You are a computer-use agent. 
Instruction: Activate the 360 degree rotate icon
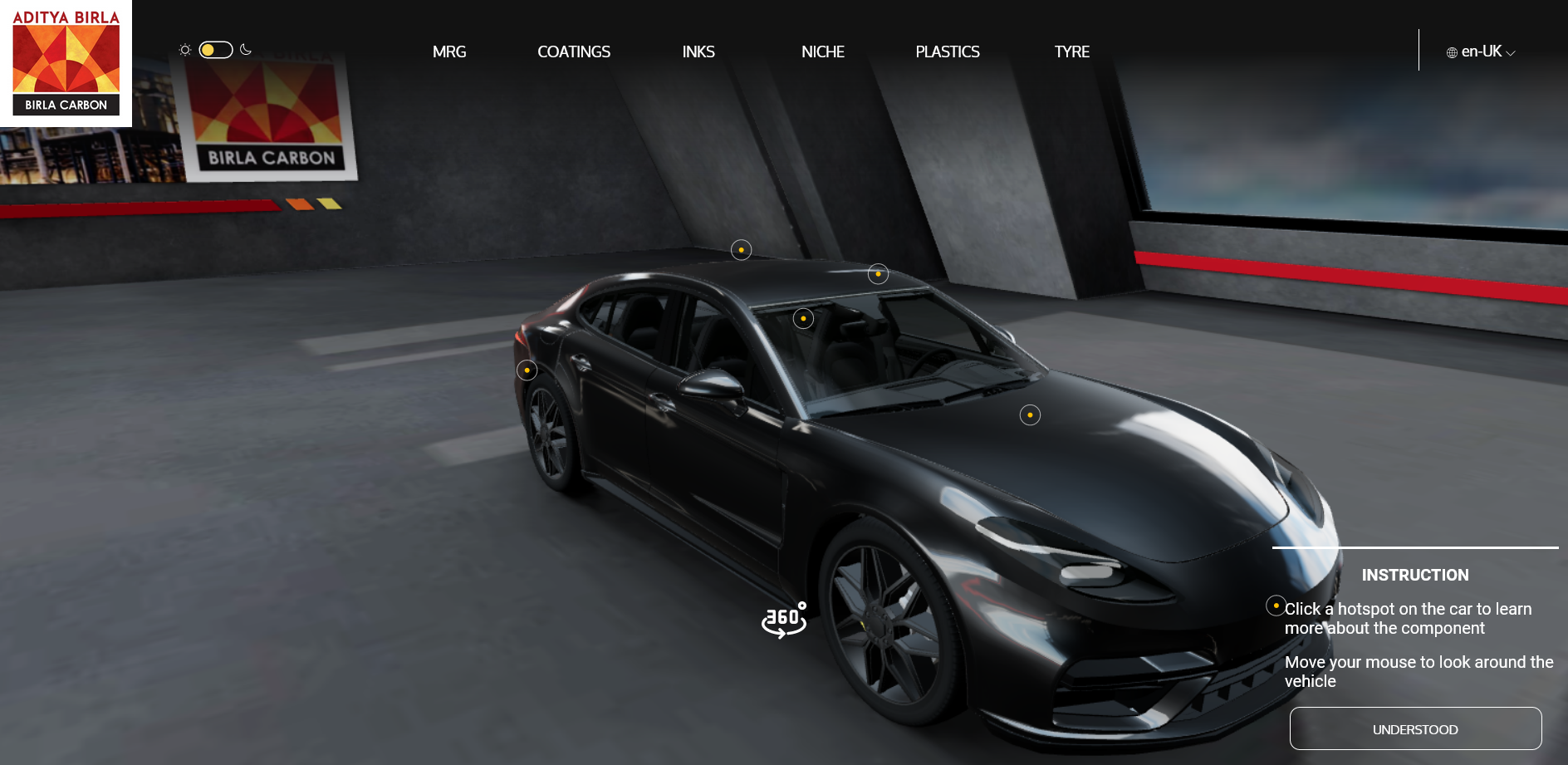pyautogui.click(x=783, y=620)
